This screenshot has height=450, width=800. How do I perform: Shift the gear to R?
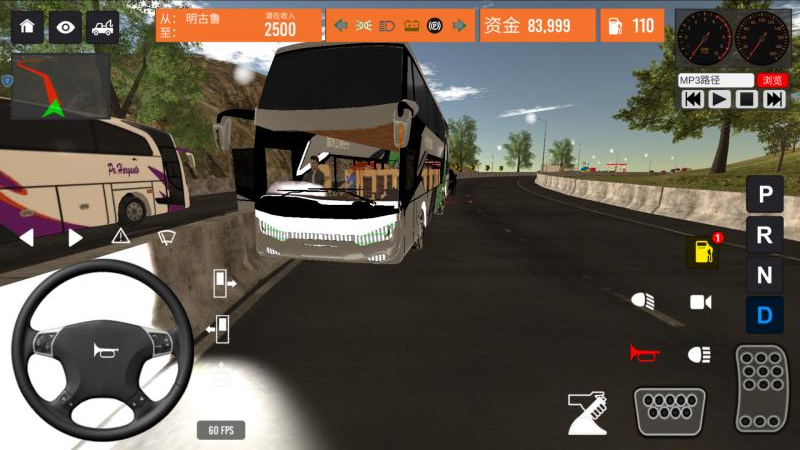764,235
